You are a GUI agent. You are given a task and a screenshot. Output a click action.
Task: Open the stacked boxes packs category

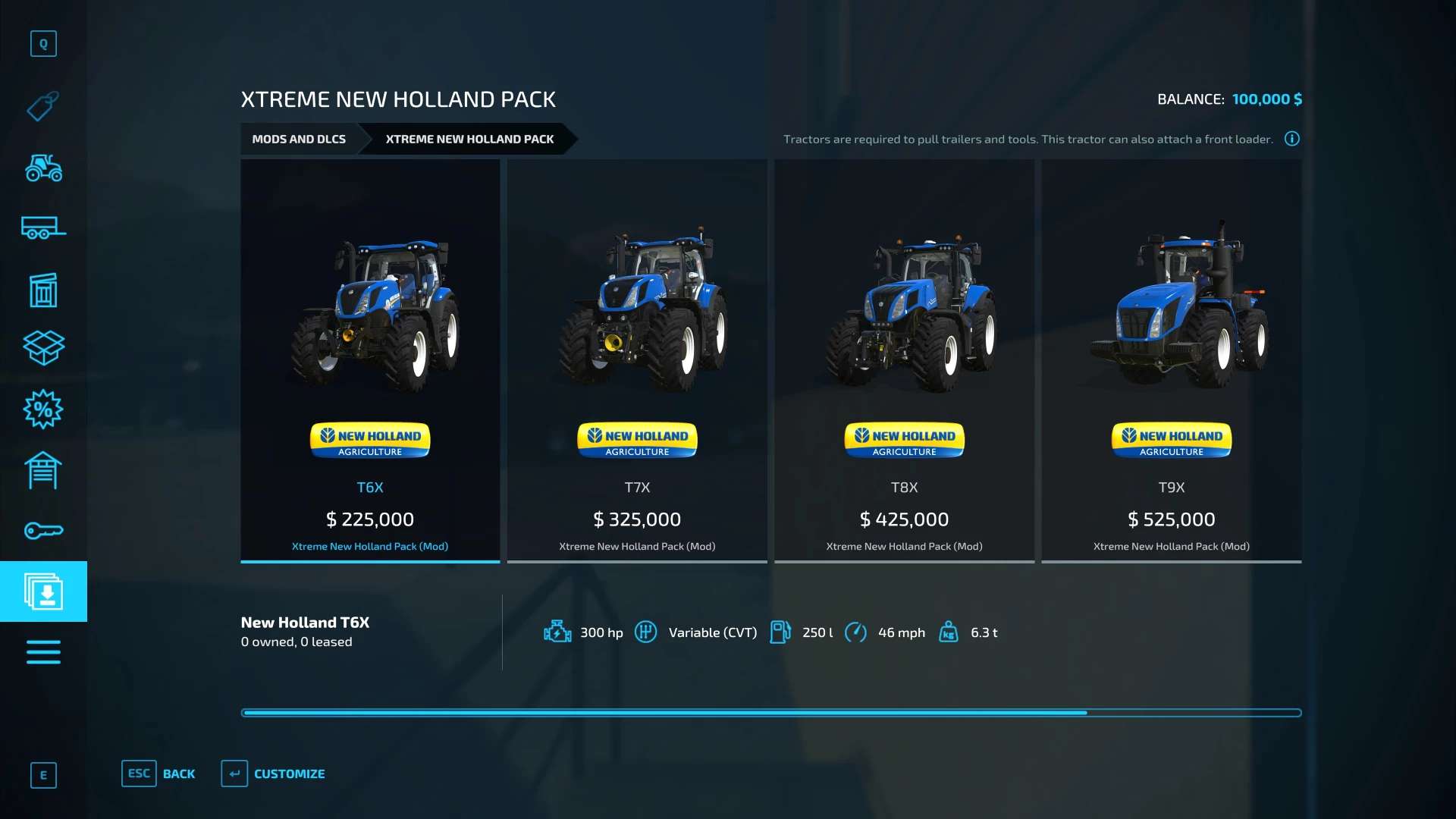tap(43, 348)
